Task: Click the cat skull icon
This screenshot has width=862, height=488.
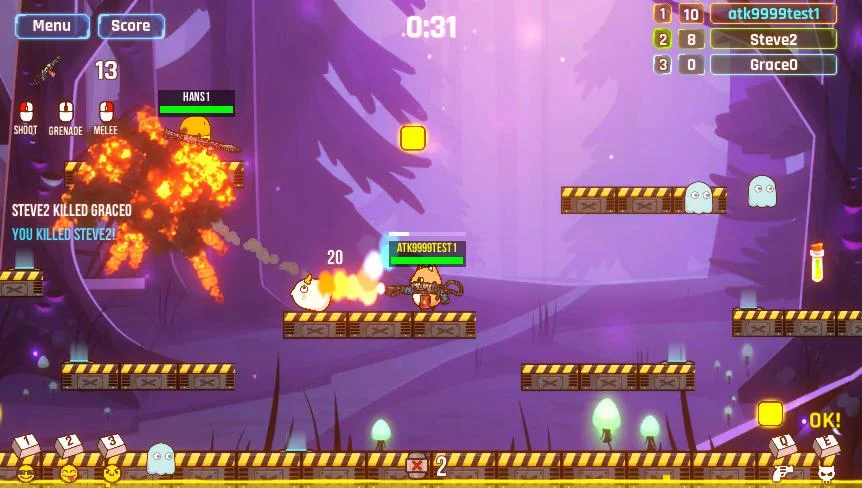Action: click(x=827, y=472)
